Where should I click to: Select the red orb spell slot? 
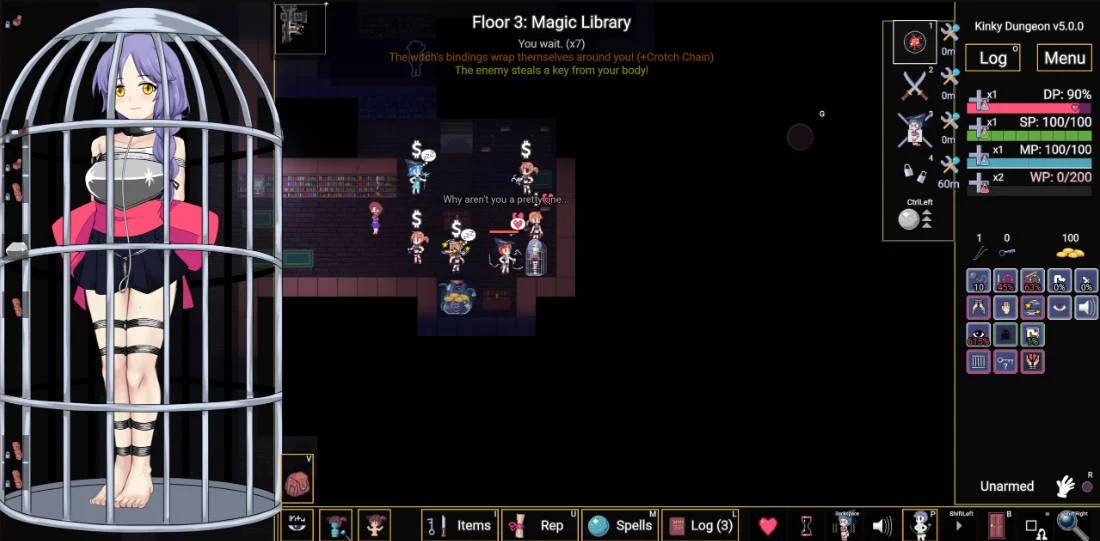coord(915,42)
